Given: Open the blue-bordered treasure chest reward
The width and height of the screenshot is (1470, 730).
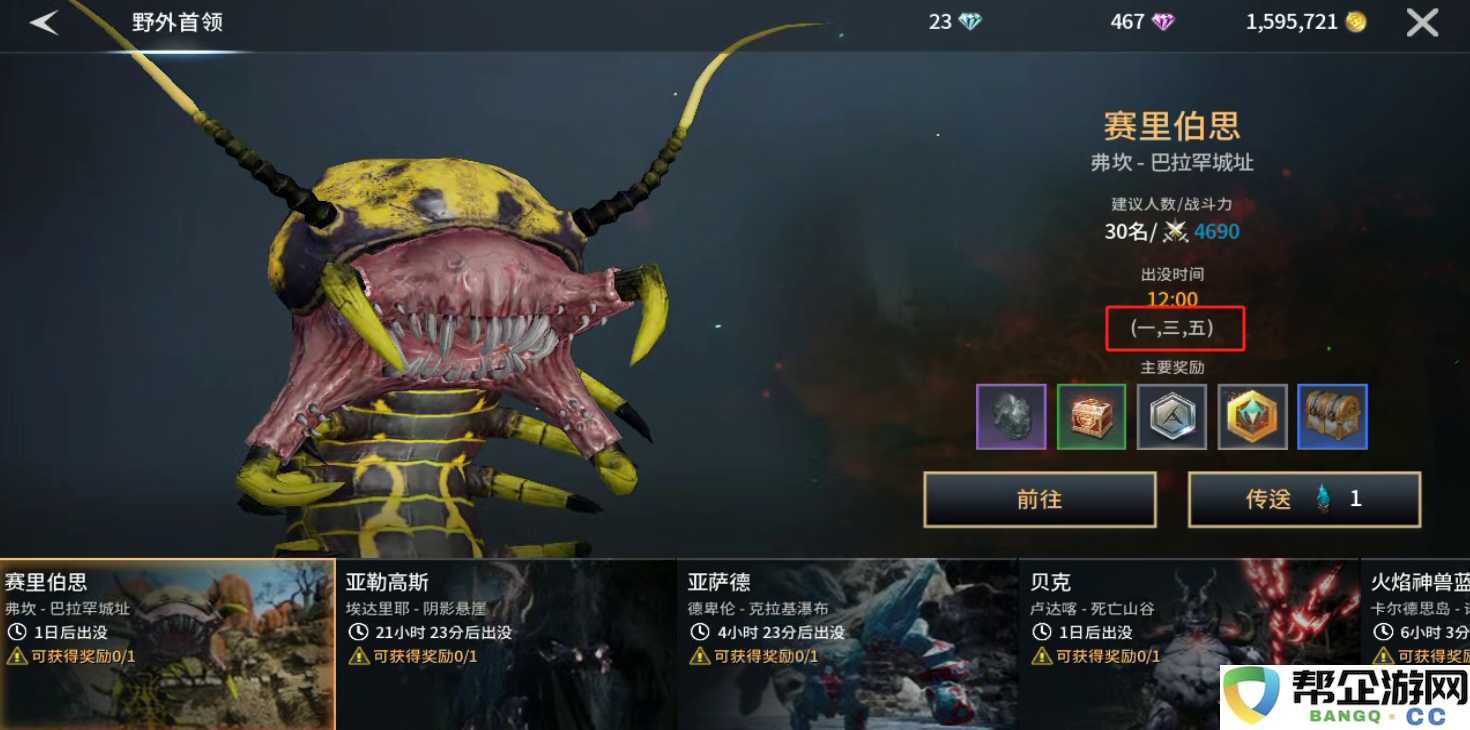Looking at the screenshot, I should click(1332, 416).
